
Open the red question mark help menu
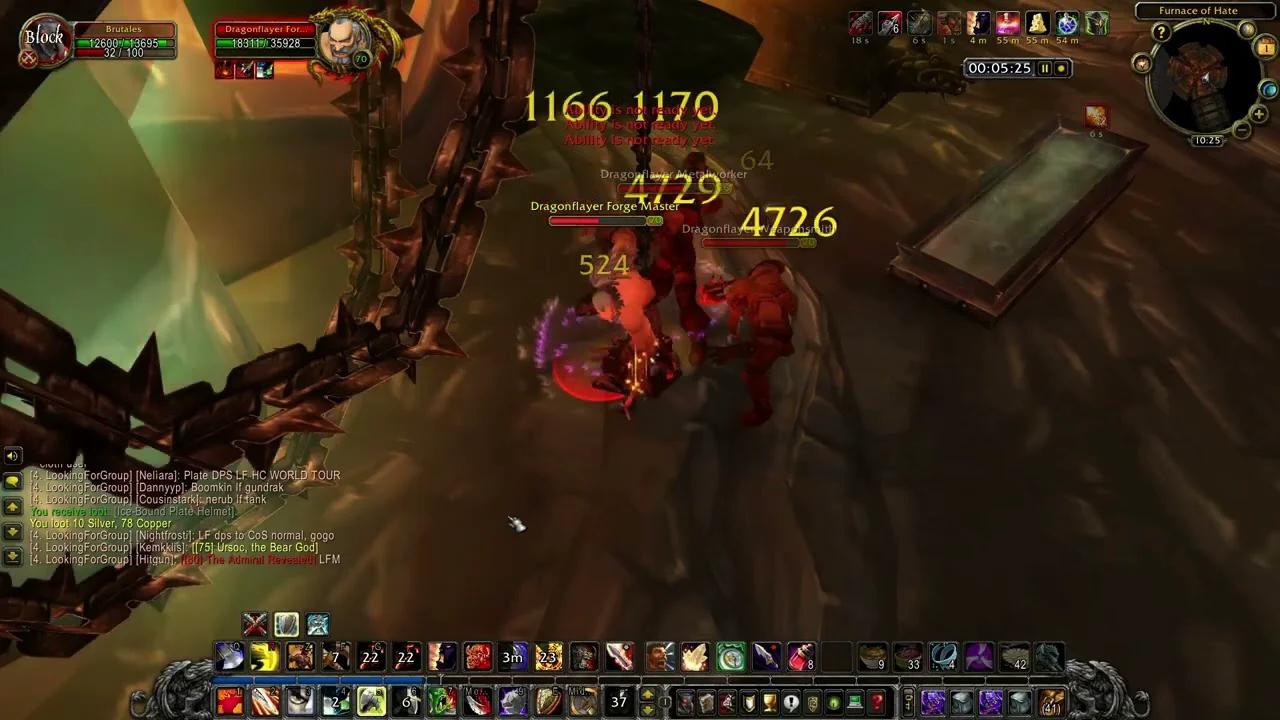(876, 700)
